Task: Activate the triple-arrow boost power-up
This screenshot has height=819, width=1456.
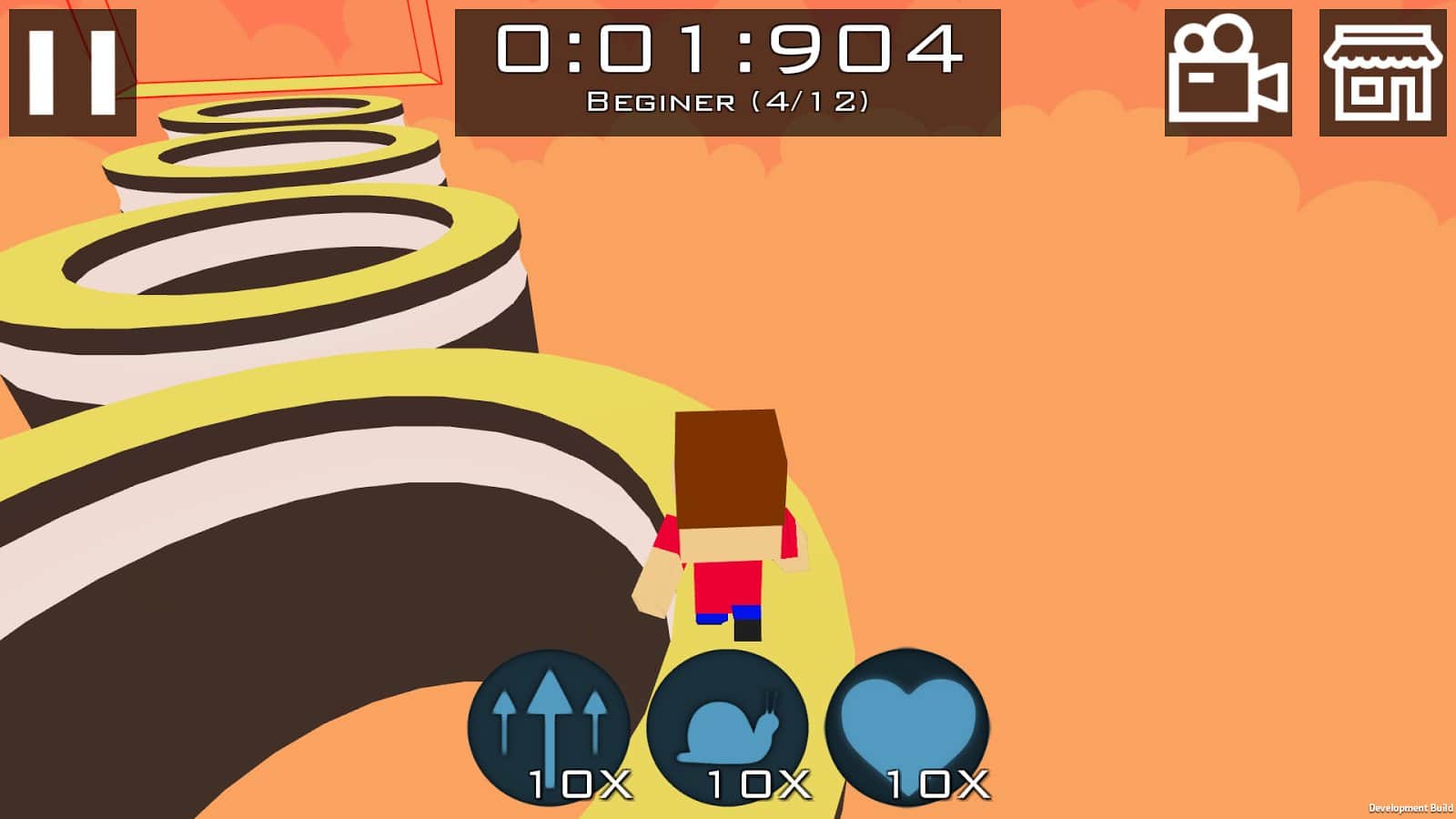Action: click(549, 728)
